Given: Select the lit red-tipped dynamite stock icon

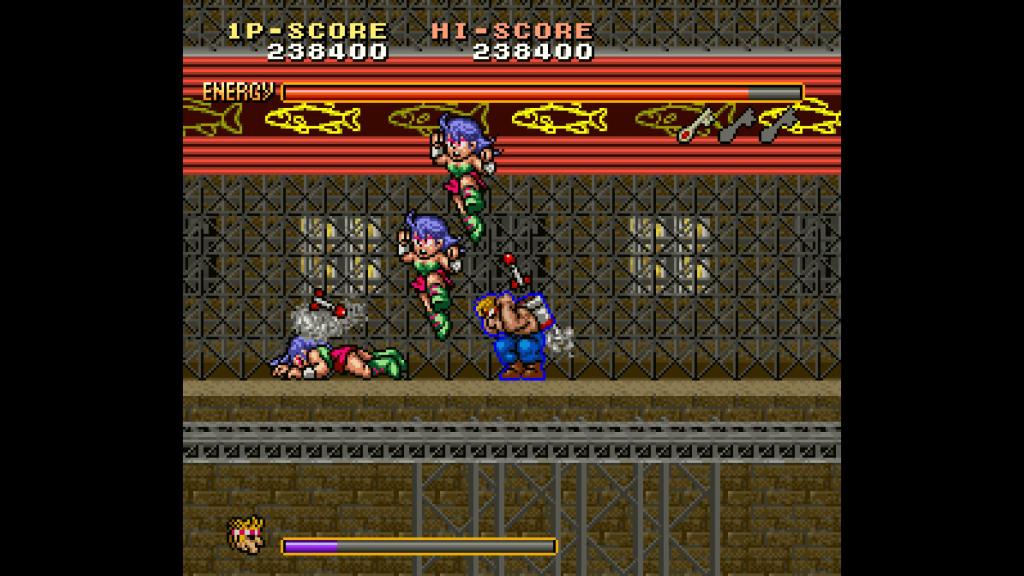Looking at the screenshot, I should click(696, 124).
